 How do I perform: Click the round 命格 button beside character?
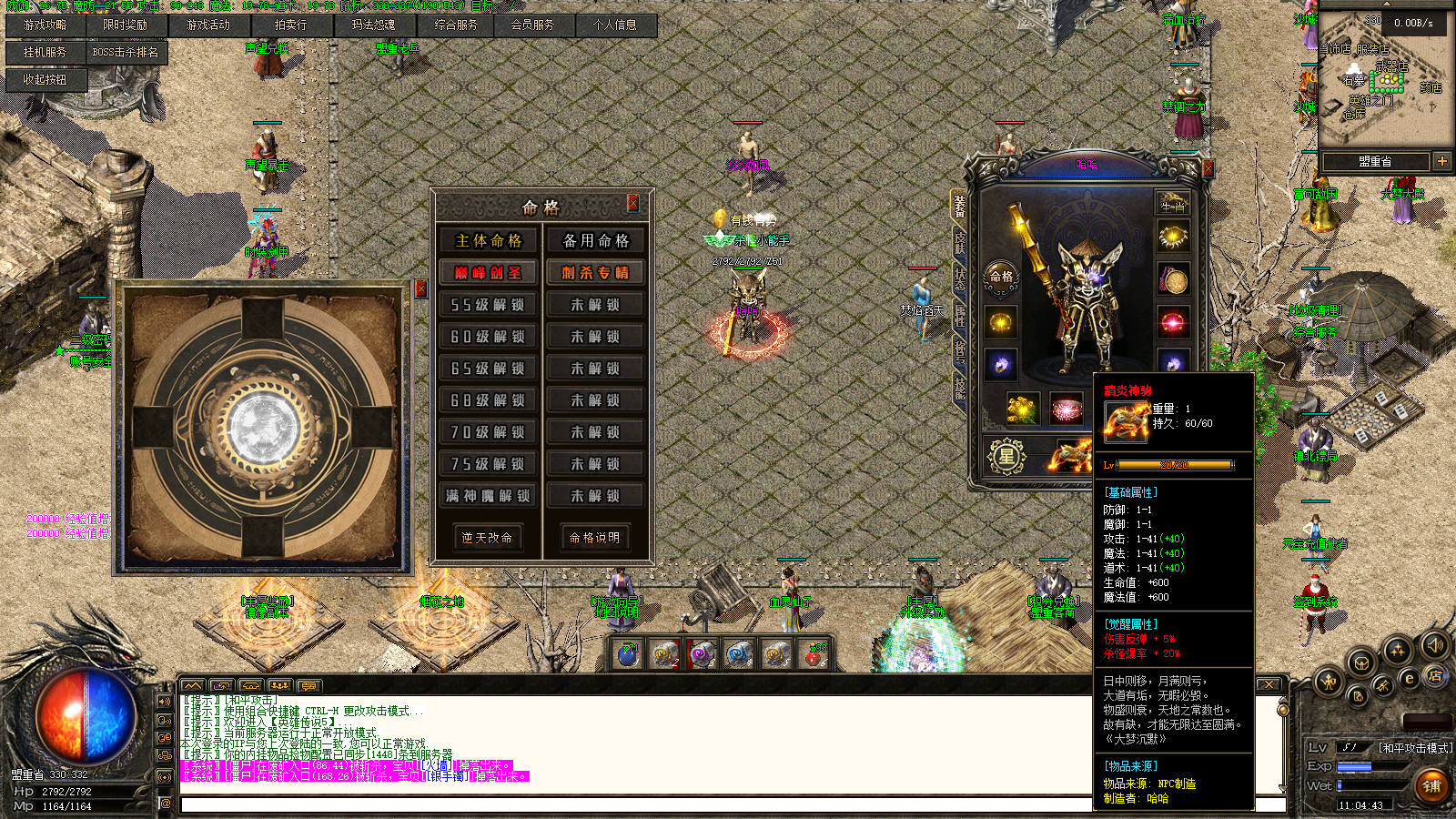[x=1001, y=277]
